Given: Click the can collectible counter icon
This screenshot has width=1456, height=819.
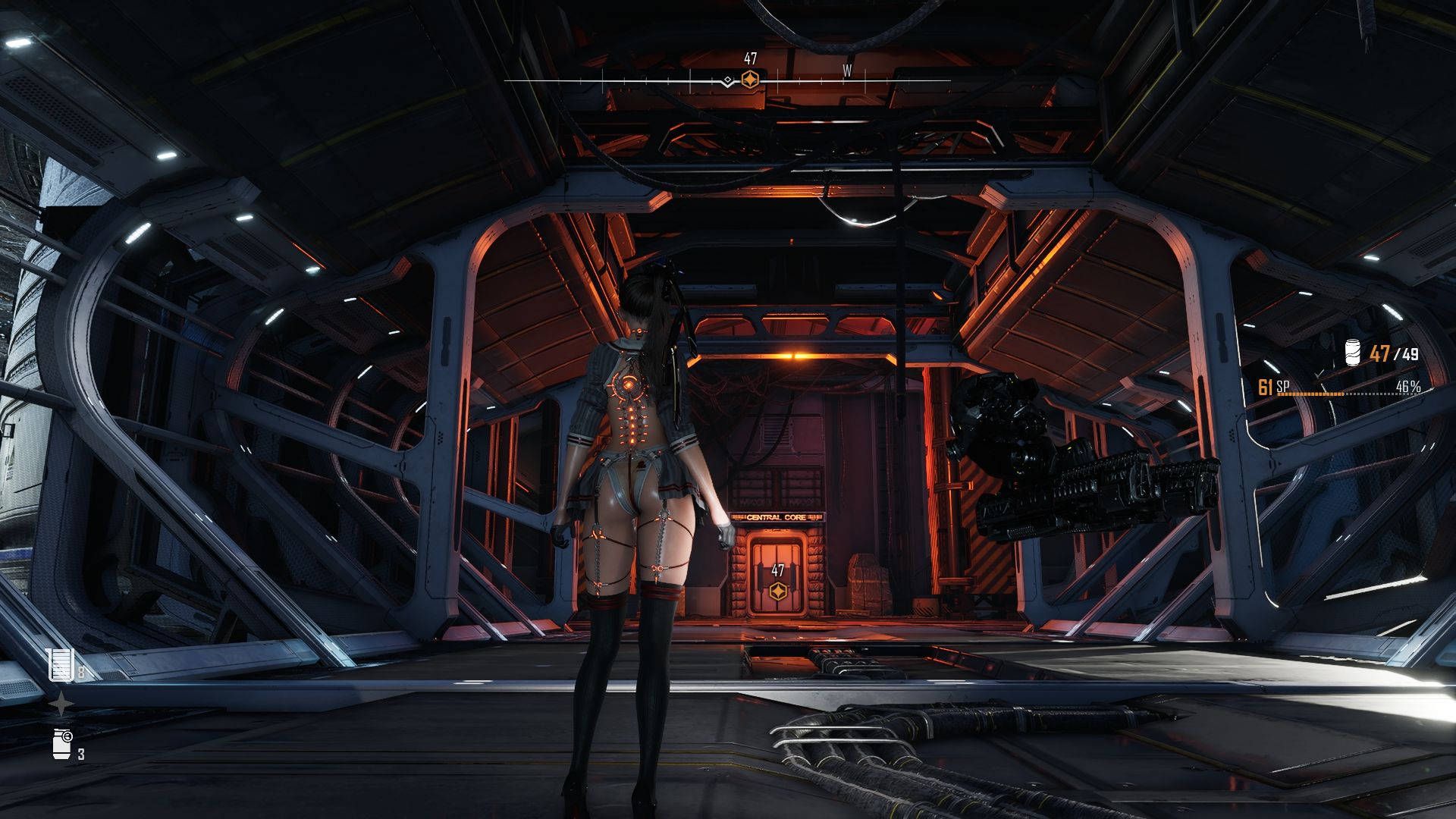Looking at the screenshot, I should 1352,353.
